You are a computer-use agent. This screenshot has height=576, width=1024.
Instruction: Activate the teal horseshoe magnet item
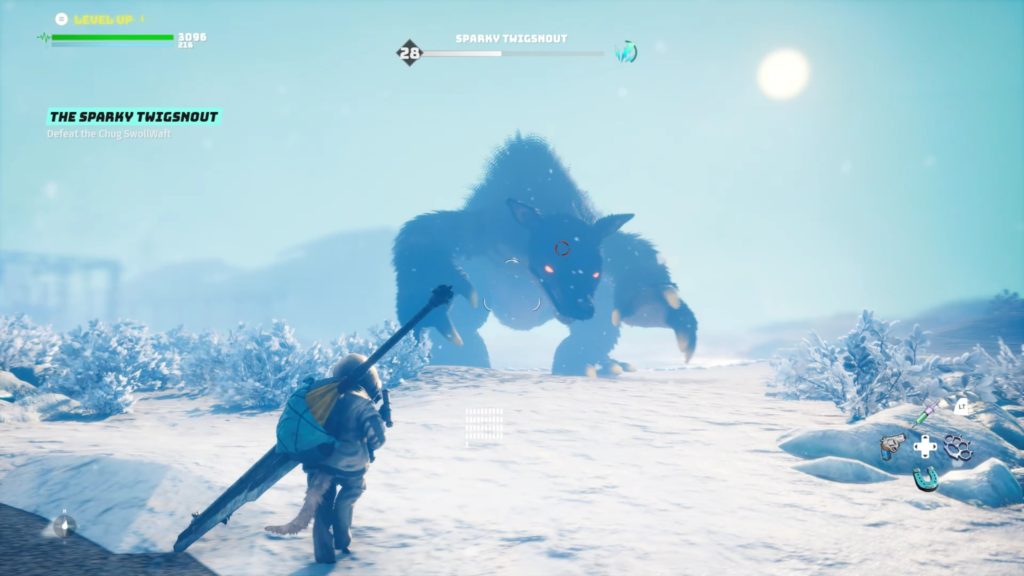point(925,479)
